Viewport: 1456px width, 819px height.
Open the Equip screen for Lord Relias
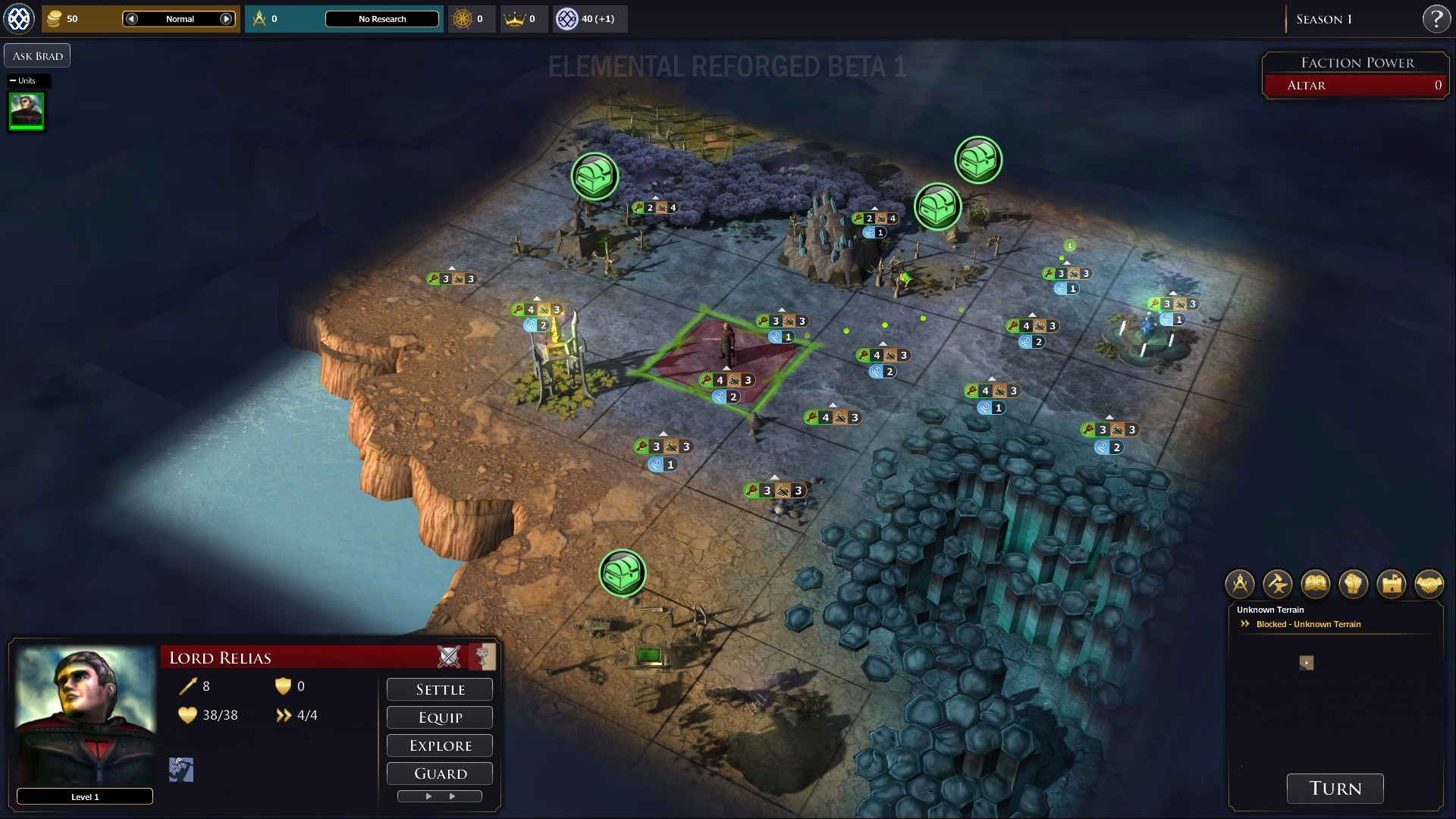coord(440,717)
